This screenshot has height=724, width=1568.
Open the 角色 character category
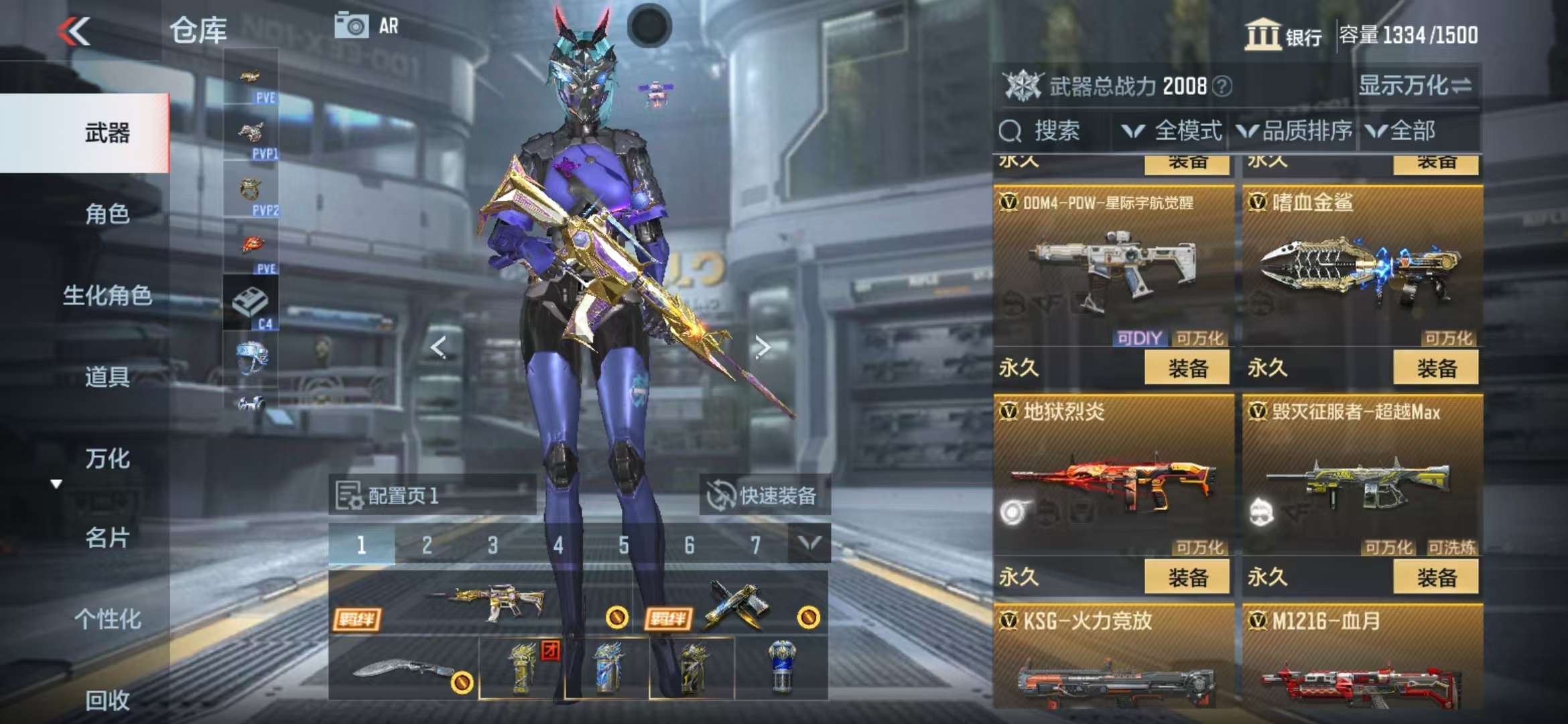click(x=107, y=215)
